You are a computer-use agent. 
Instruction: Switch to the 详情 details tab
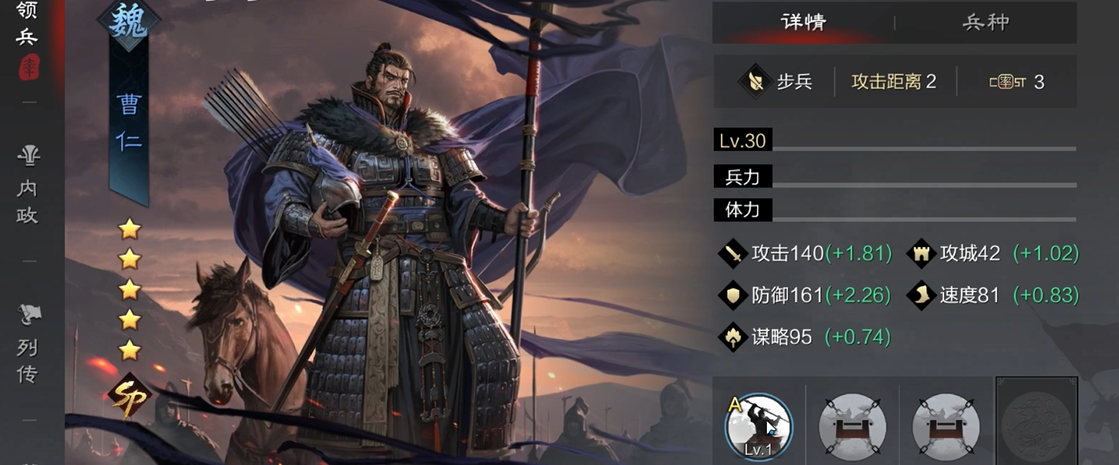(802, 22)
